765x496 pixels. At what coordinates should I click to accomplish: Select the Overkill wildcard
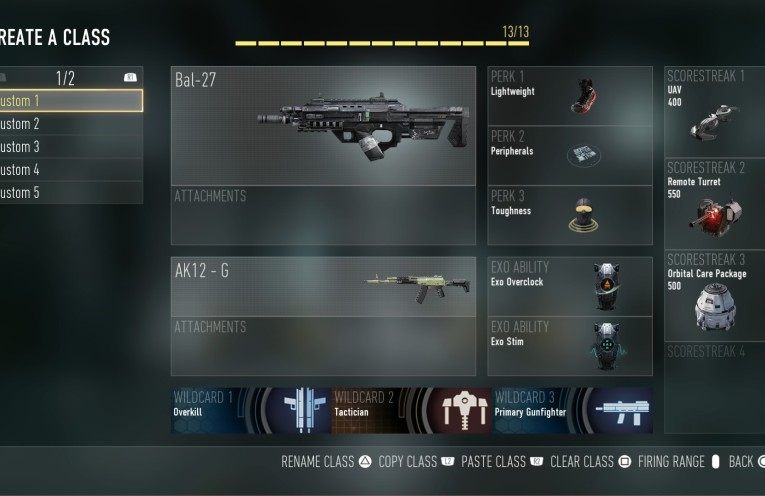[250, 410]
